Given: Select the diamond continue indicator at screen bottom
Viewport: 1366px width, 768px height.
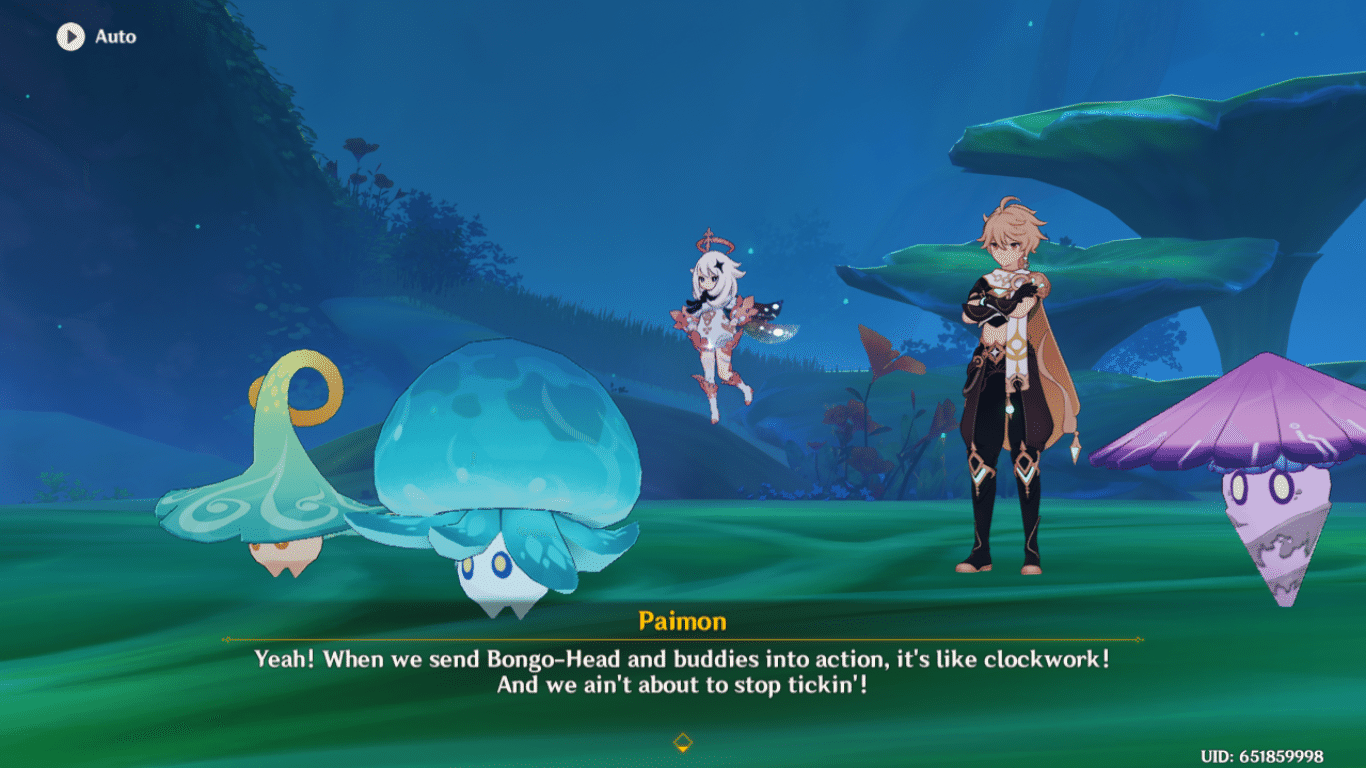Looking at the screenshot, I should [x=683, y=744].
